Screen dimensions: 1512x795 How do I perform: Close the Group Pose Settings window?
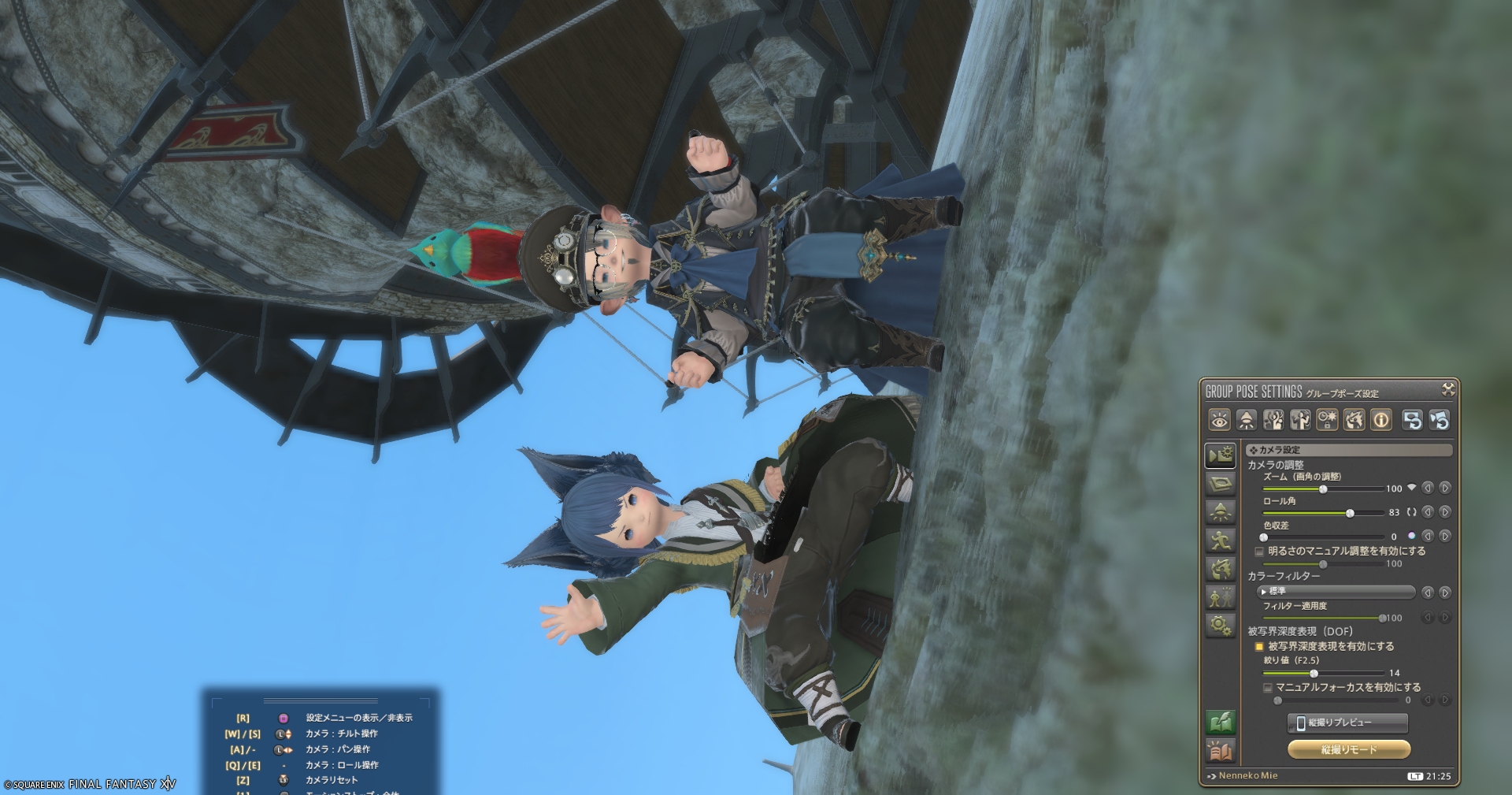pyautogui.click(x=1447, y=389)
